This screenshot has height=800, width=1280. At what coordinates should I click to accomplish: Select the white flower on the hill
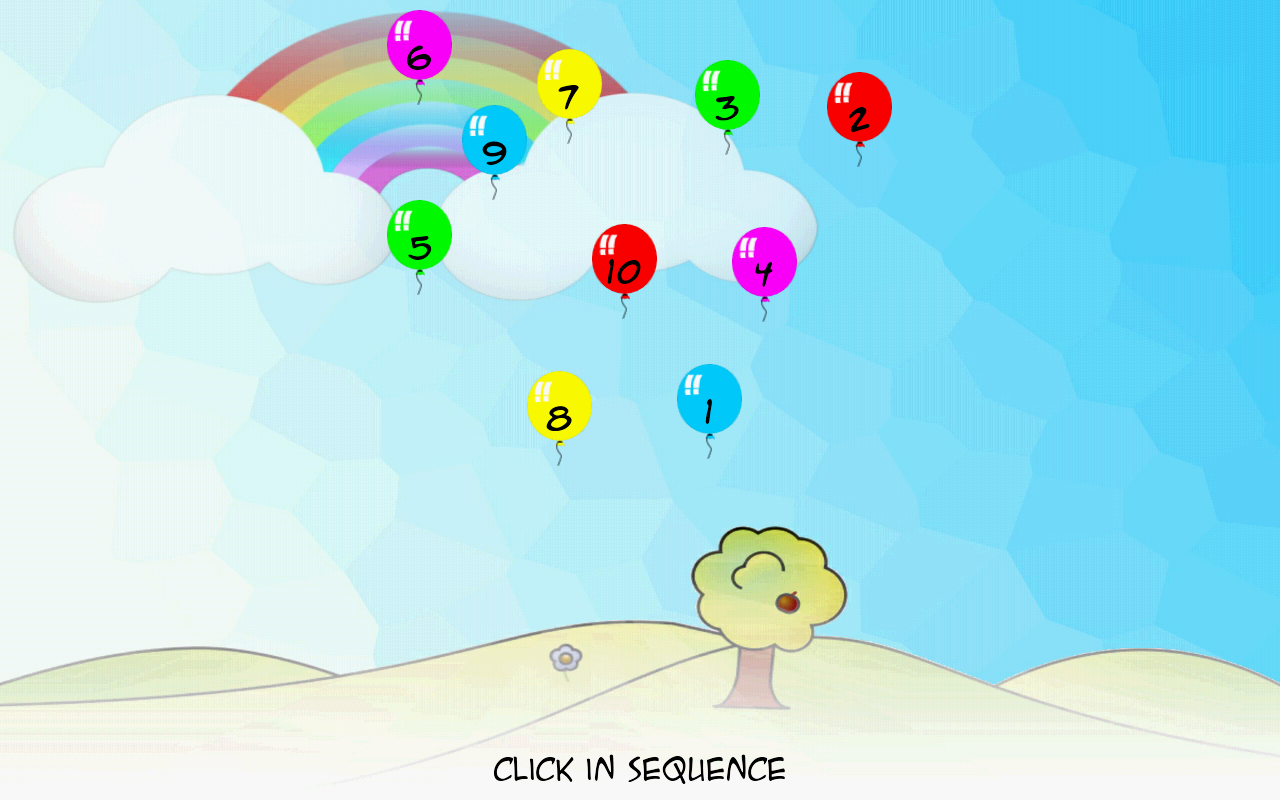566,658
